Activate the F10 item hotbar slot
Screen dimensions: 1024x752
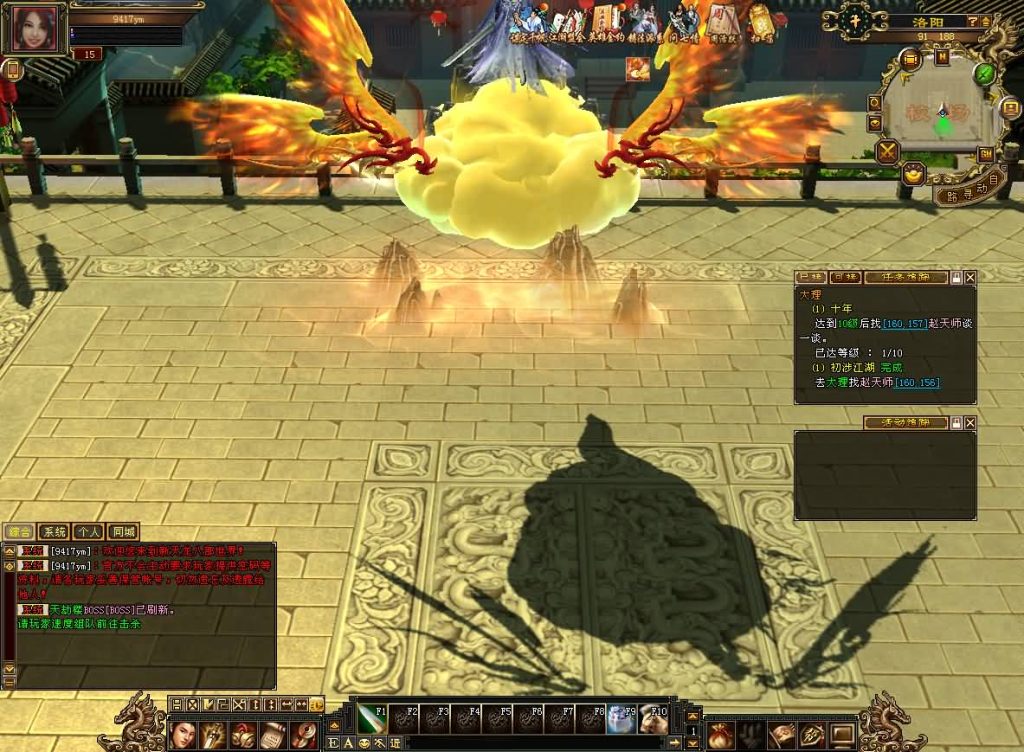654,718
